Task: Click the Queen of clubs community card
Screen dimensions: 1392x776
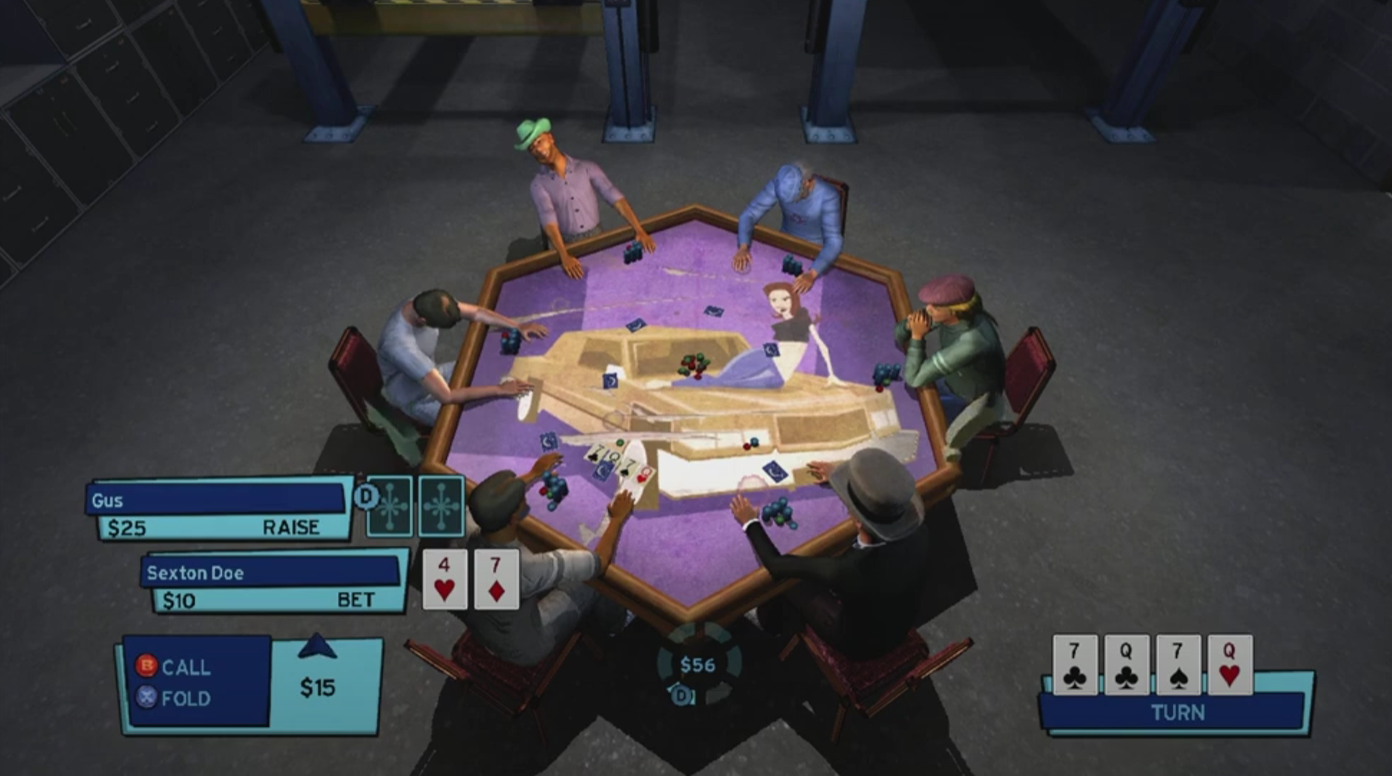Action: (1126, 664)
